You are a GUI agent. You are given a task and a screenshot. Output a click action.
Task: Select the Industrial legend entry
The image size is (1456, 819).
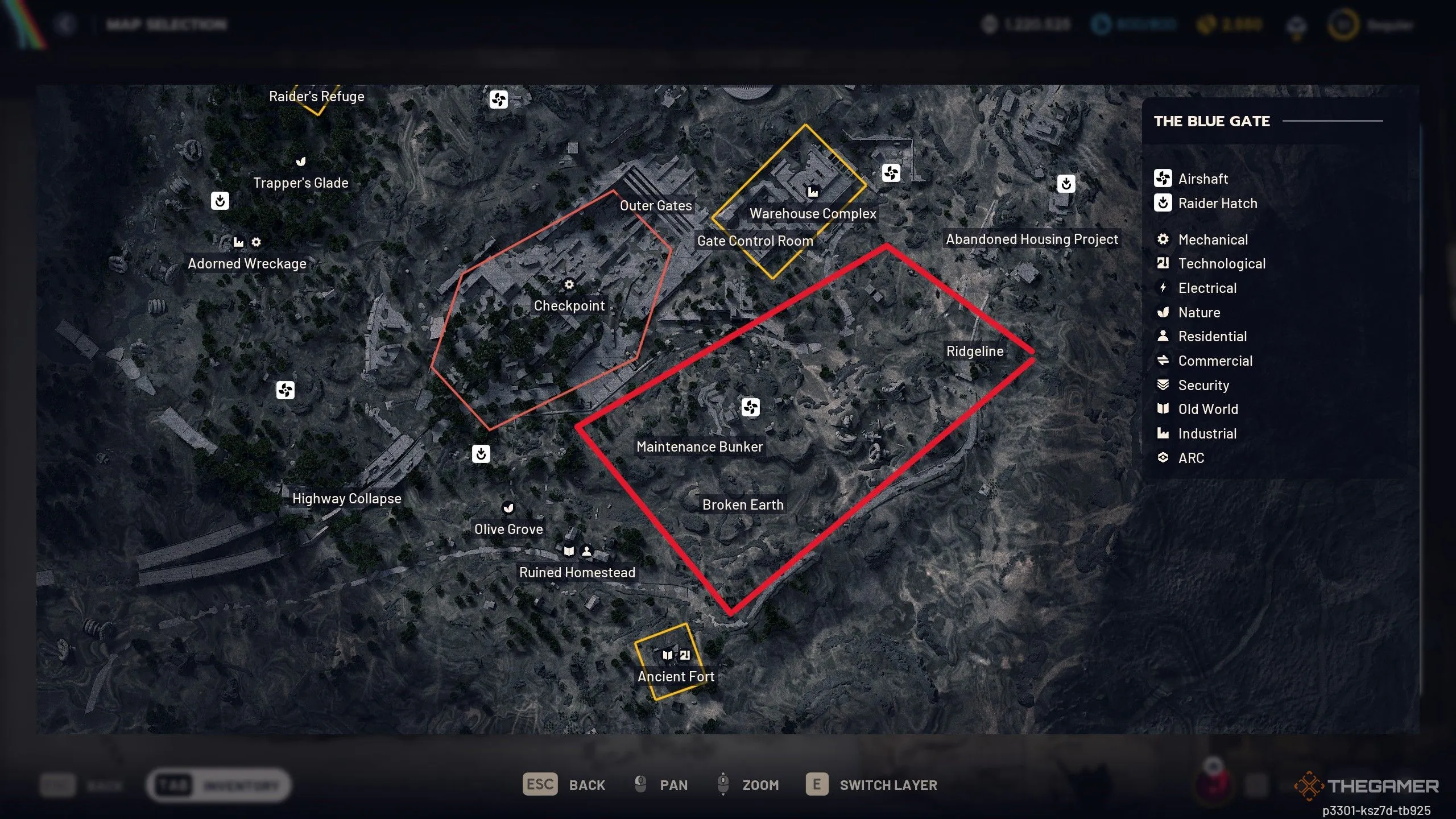pyautogui.click(x=1207, y=433)
